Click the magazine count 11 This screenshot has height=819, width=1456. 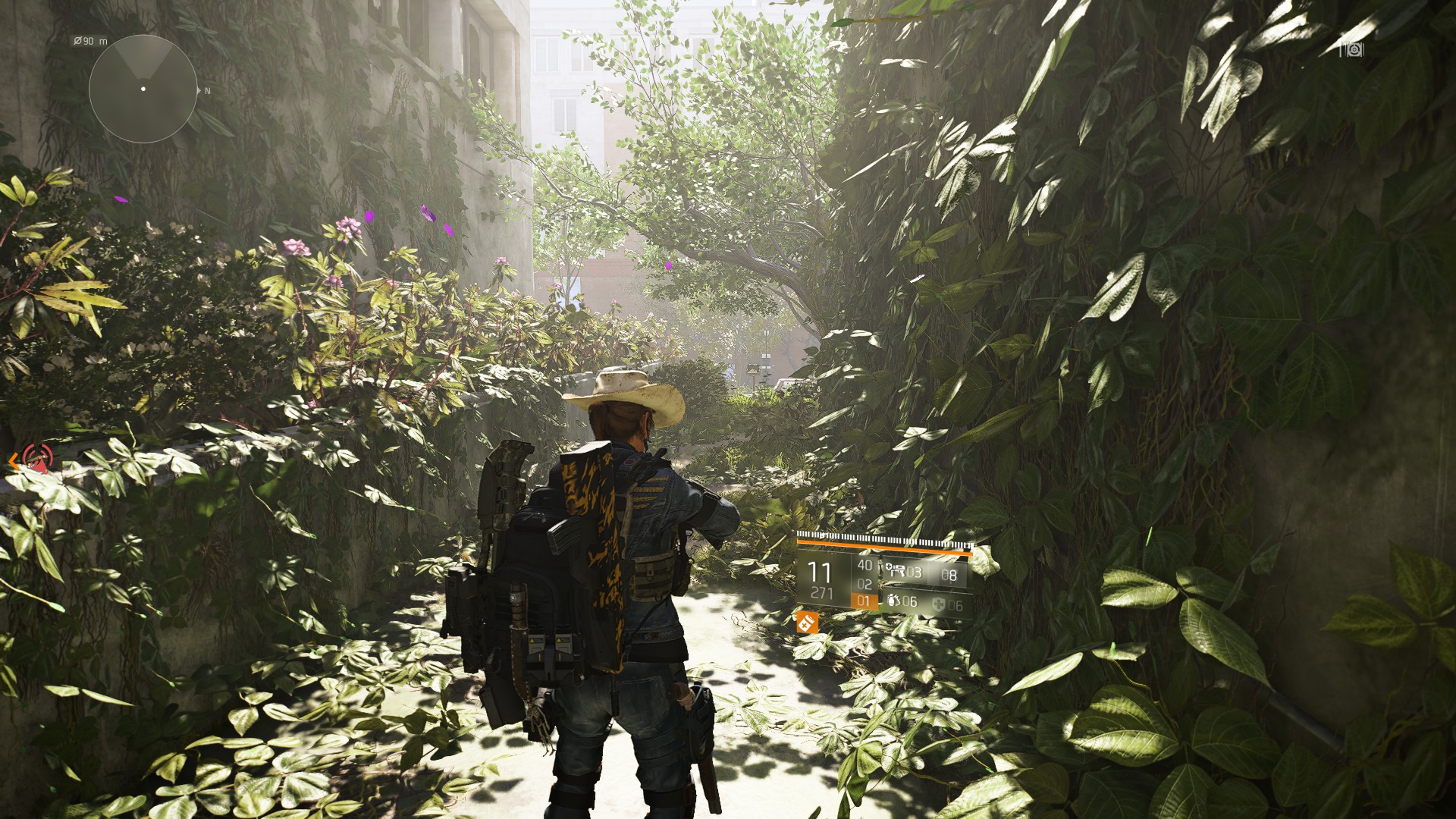pos(818,572)
